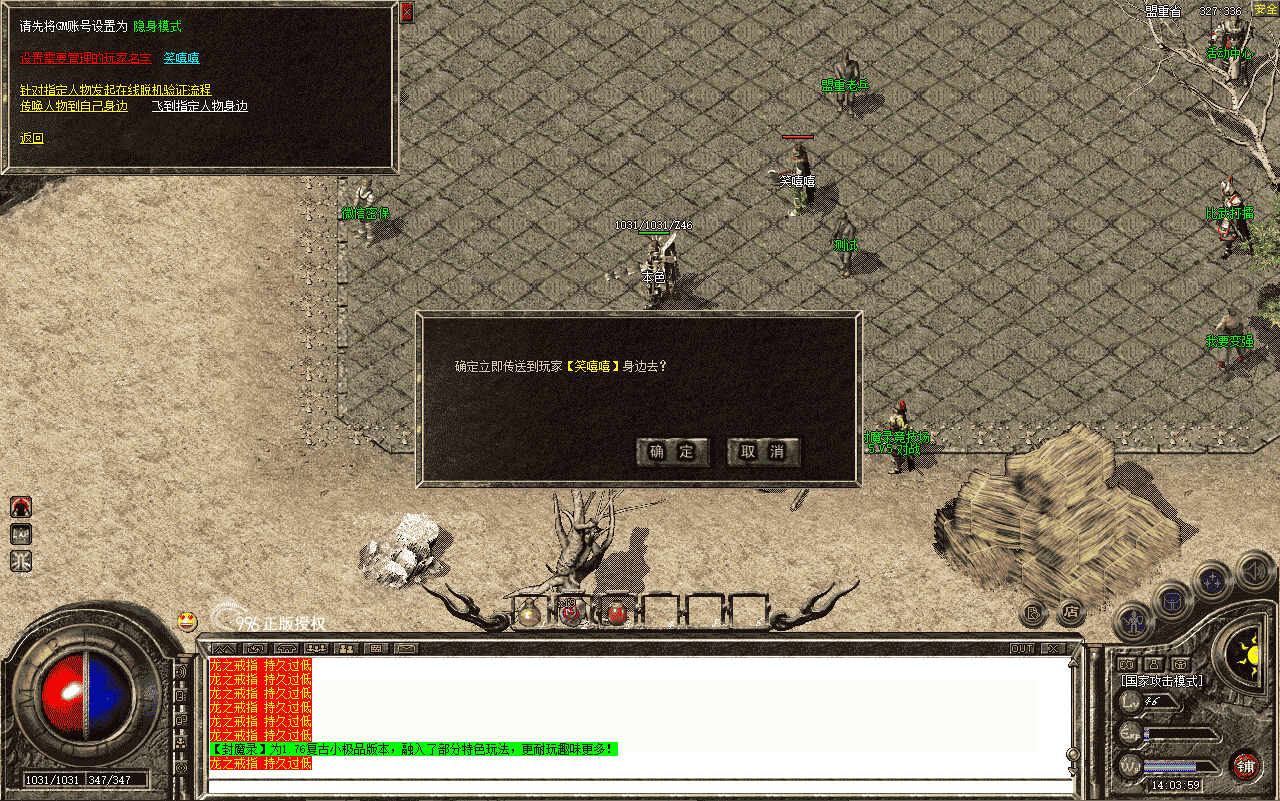Open the heart-eyes emoji button
This screenshot has height=801, width=1280.
coord(187,621)
